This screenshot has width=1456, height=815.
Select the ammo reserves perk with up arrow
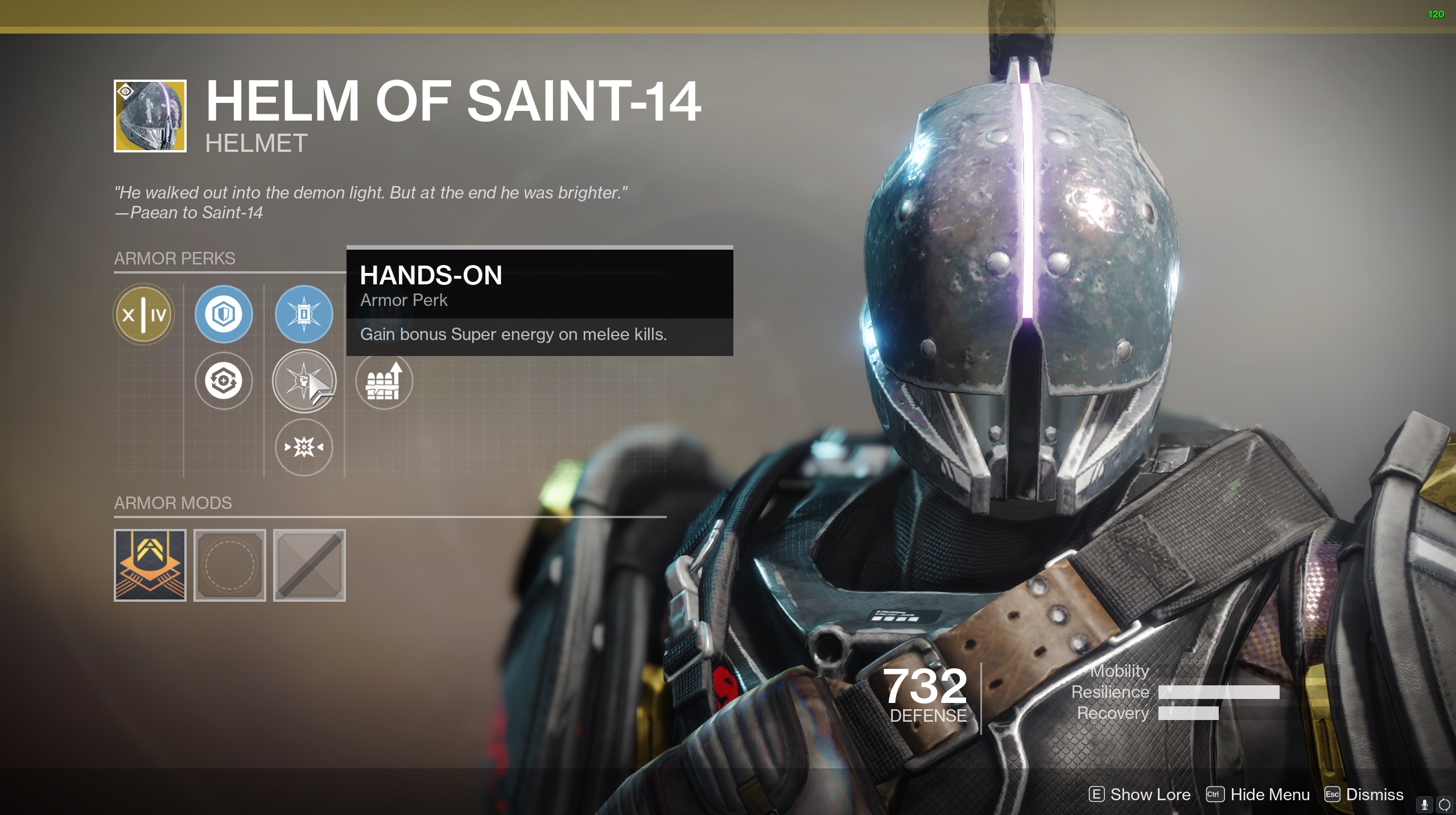(384, 380)
